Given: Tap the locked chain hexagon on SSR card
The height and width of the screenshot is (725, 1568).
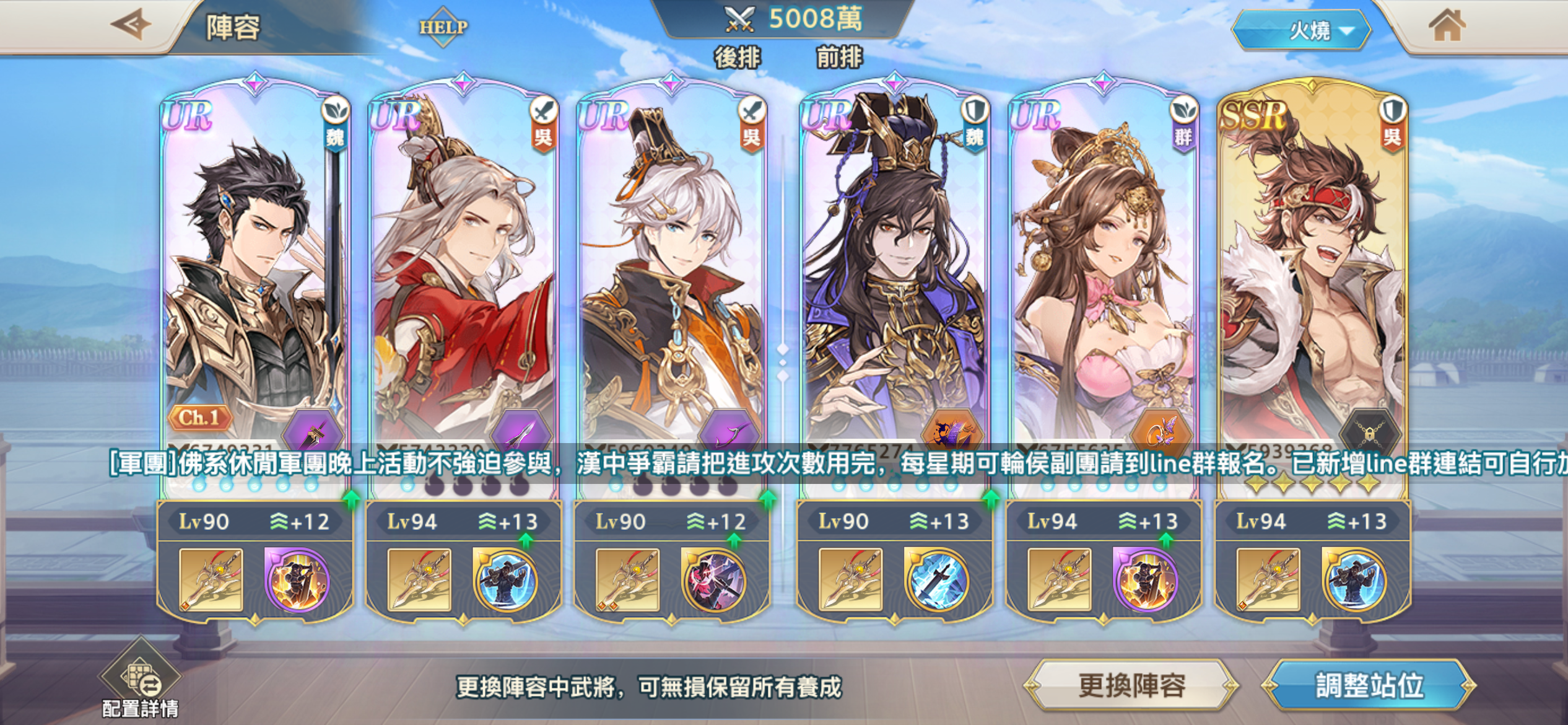Looking at the screenshot, I should coord(1370,431).
